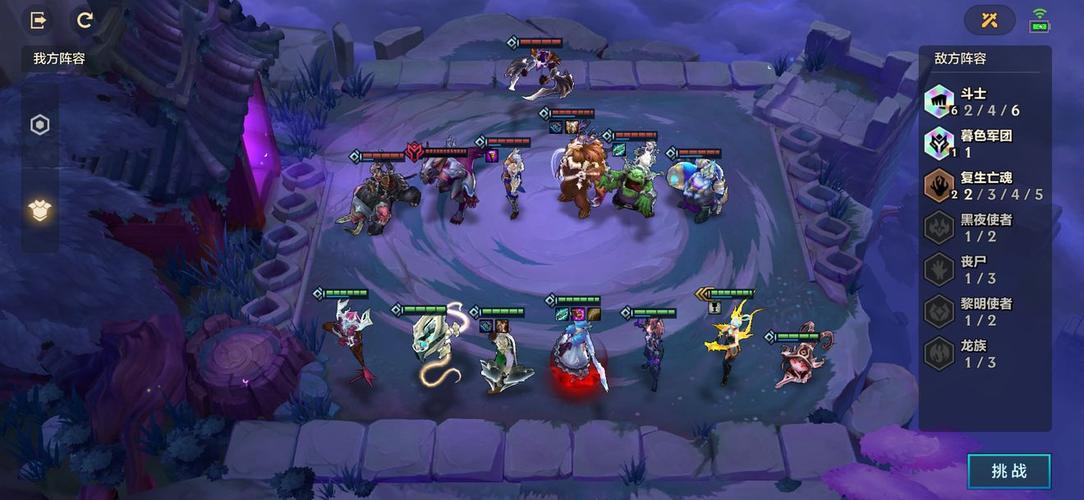Hit the circular refresh arrow icon
This screenshot has width=1084, height=500.
tap(85, 20)
